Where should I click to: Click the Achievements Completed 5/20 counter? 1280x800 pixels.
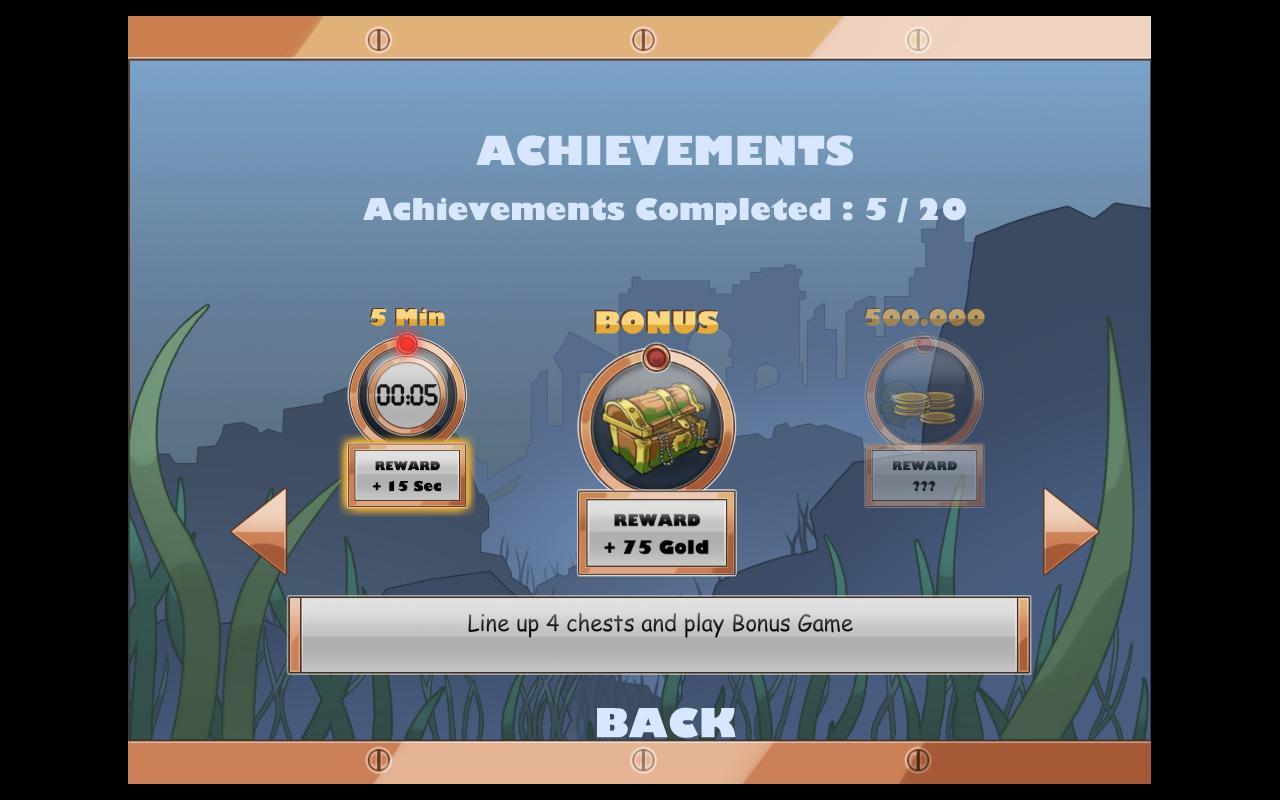[666, 209]
